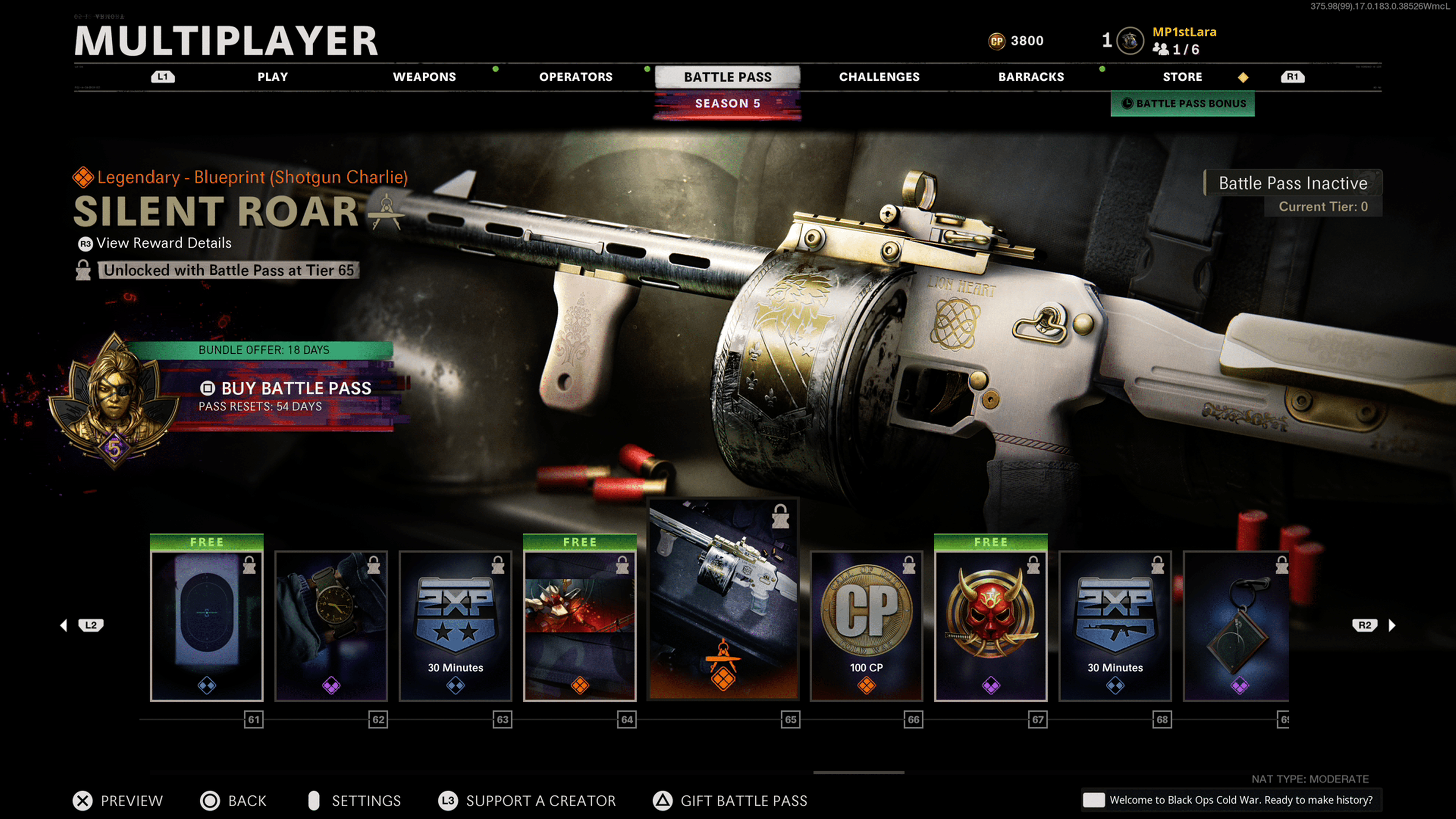Show later tiers with the right arrow
1456x819 pixels.
pos(1392,625)
